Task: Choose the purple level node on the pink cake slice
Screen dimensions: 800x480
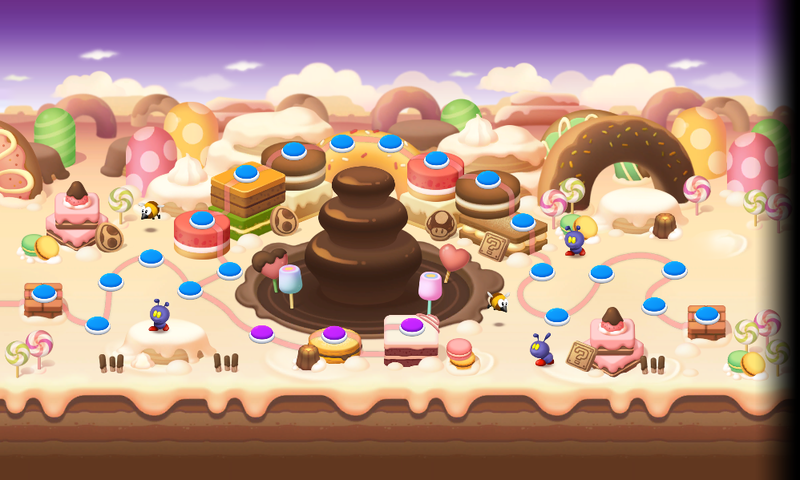Action: (x=411, y=325)
